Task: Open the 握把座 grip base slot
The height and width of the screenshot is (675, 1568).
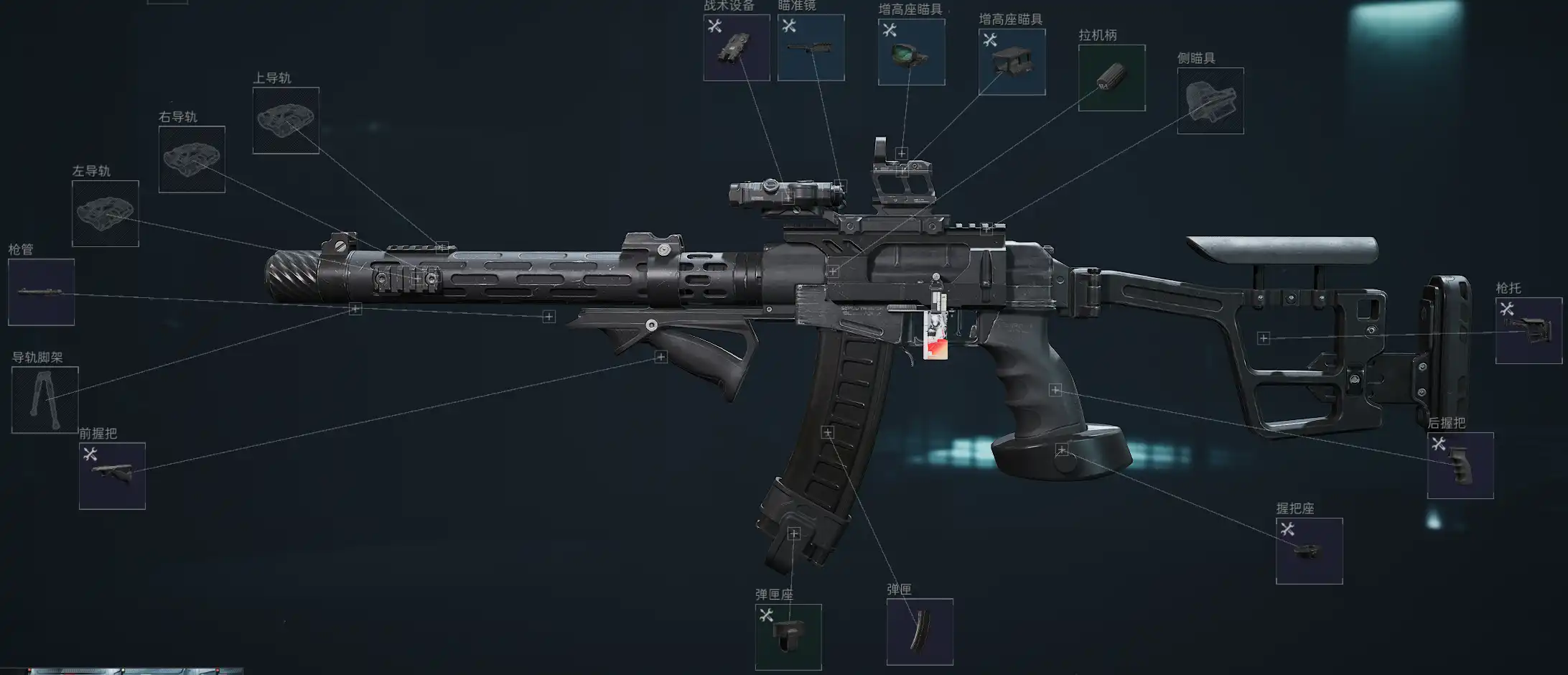Action: 1309,551
